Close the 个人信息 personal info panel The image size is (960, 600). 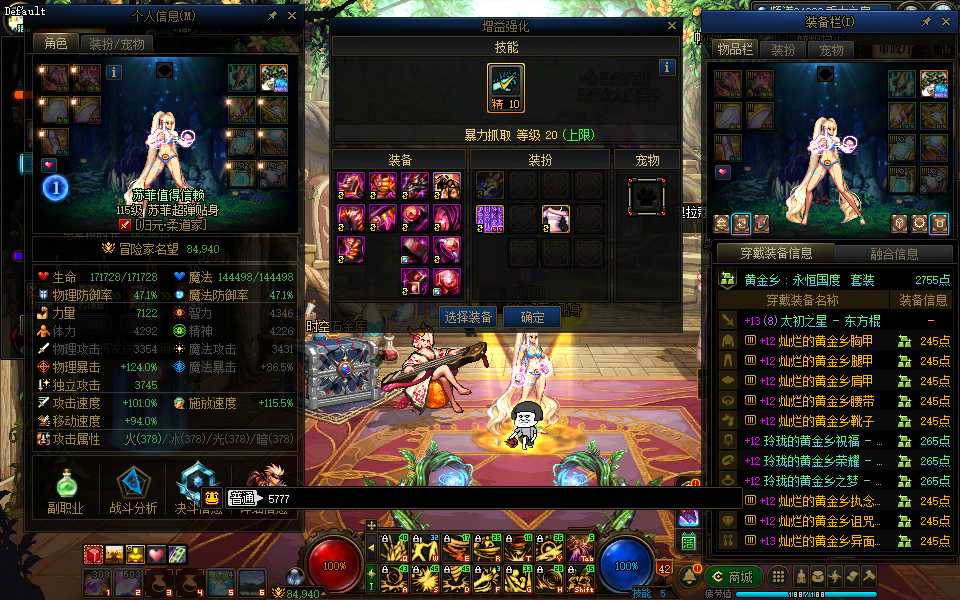[292, 17]
